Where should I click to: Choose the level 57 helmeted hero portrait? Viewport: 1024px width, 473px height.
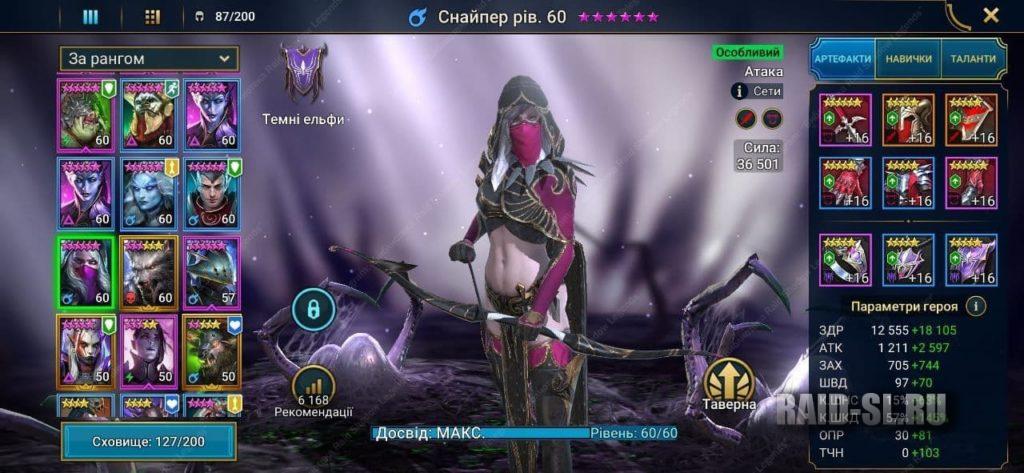(212, 271)
